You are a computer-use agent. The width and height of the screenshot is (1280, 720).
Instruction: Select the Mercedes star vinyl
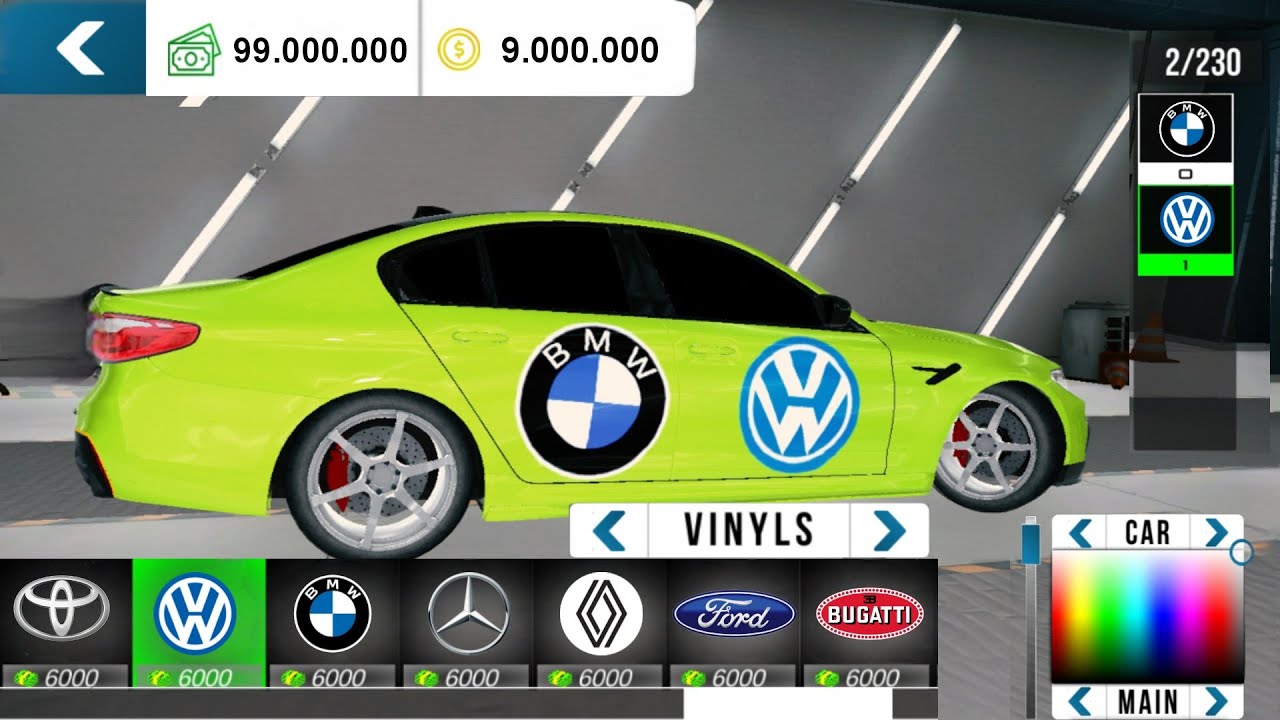(467, 612)
